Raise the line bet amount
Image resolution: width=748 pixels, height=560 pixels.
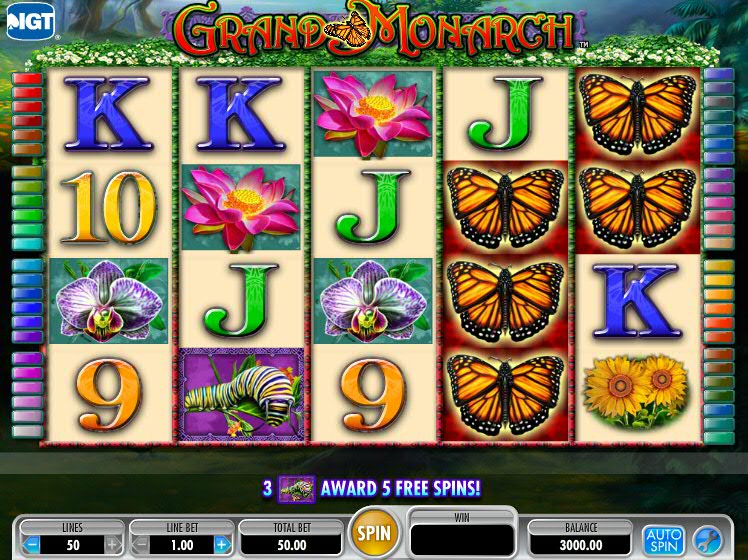[221, 544]
